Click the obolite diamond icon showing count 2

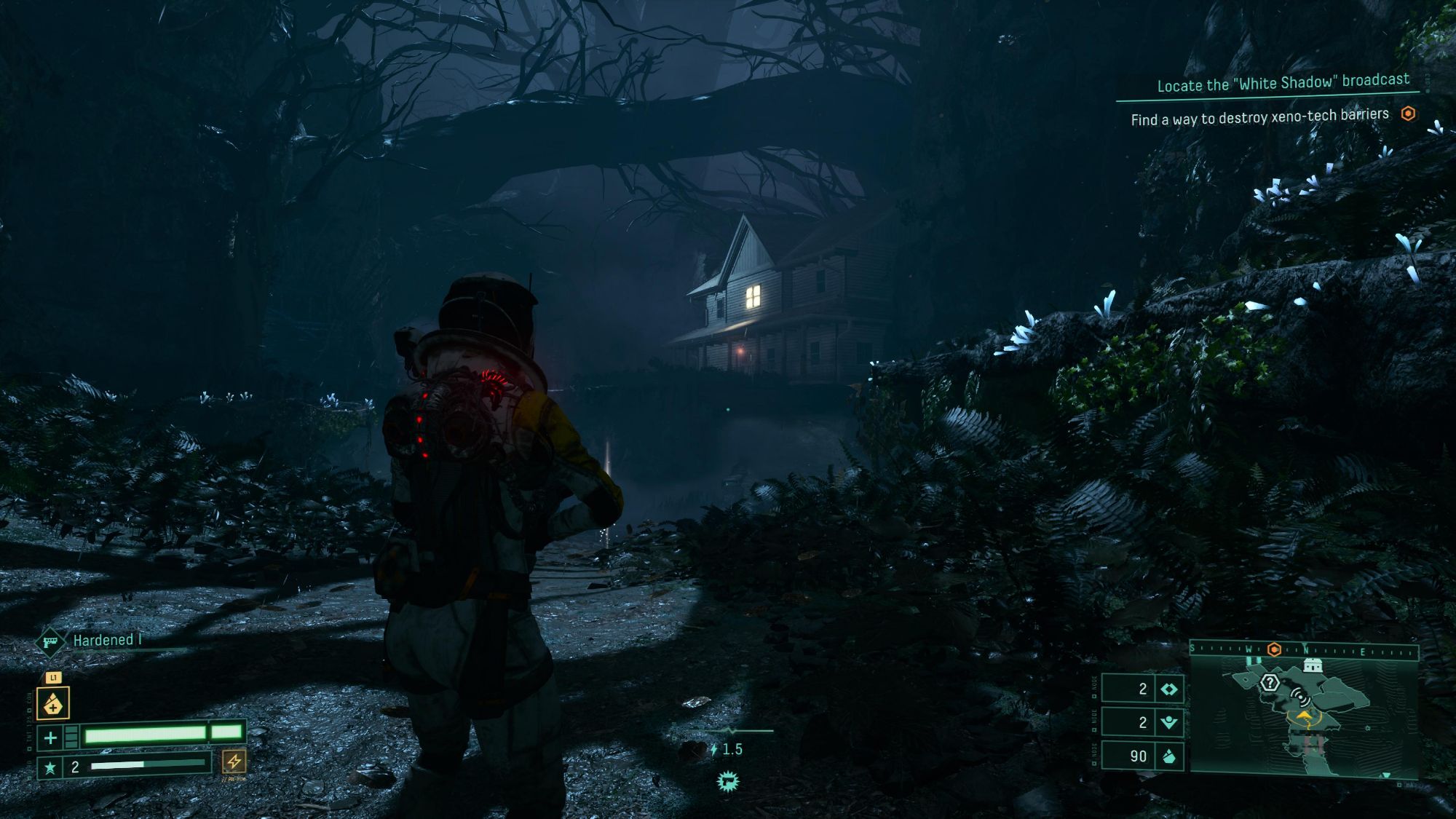pos(1169,689)
